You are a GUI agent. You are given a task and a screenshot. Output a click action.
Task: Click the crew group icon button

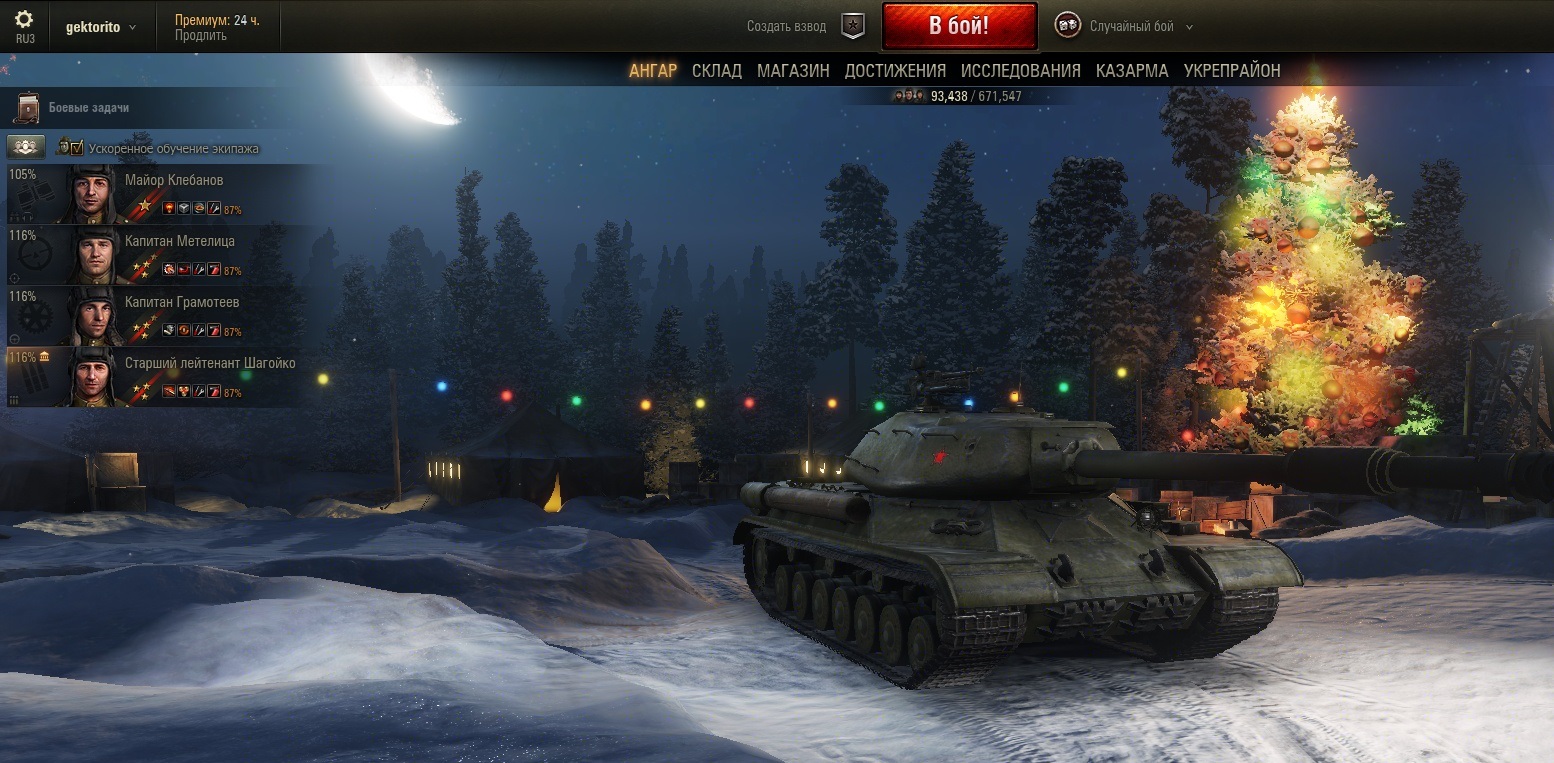(26, 147)
